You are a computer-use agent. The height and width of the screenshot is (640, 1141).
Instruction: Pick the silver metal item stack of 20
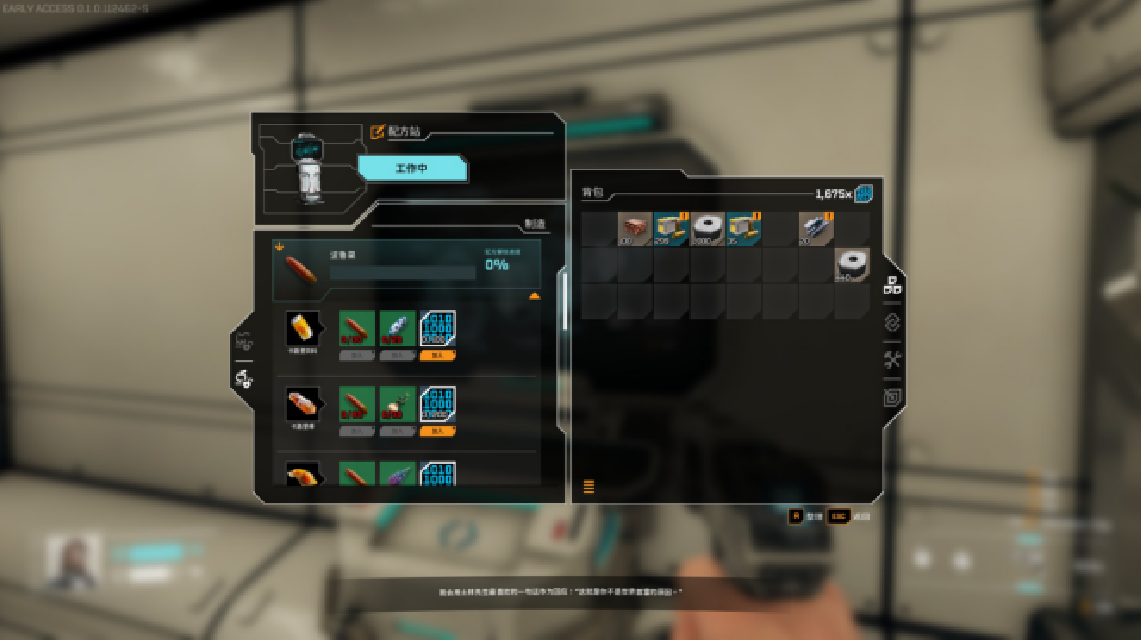pos(815,229)
